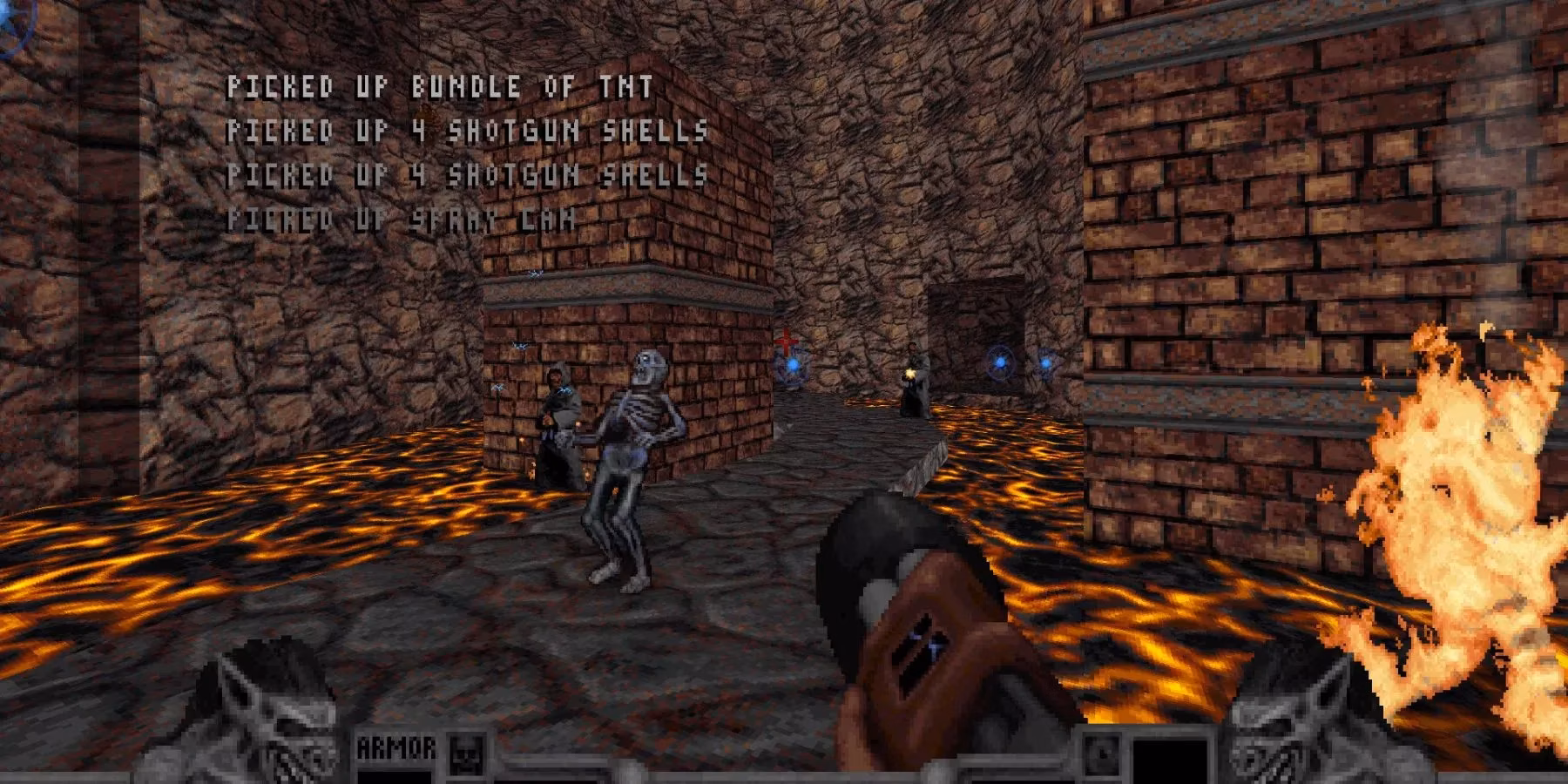Select the PICKED UP SPRAY CAN message
1568x784 pixels.
point(401,220)
